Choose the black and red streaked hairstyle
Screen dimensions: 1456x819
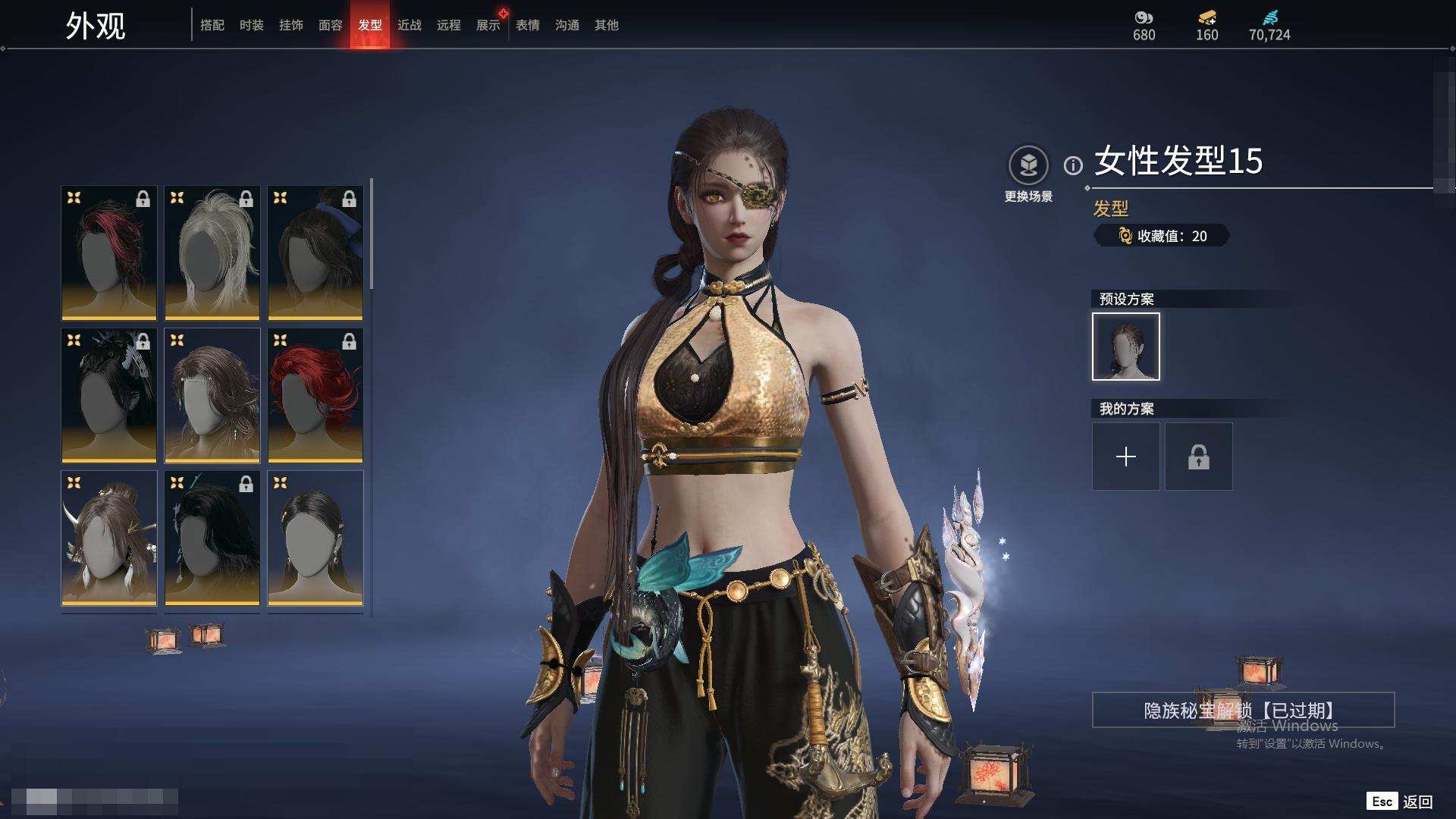(109, 253)
